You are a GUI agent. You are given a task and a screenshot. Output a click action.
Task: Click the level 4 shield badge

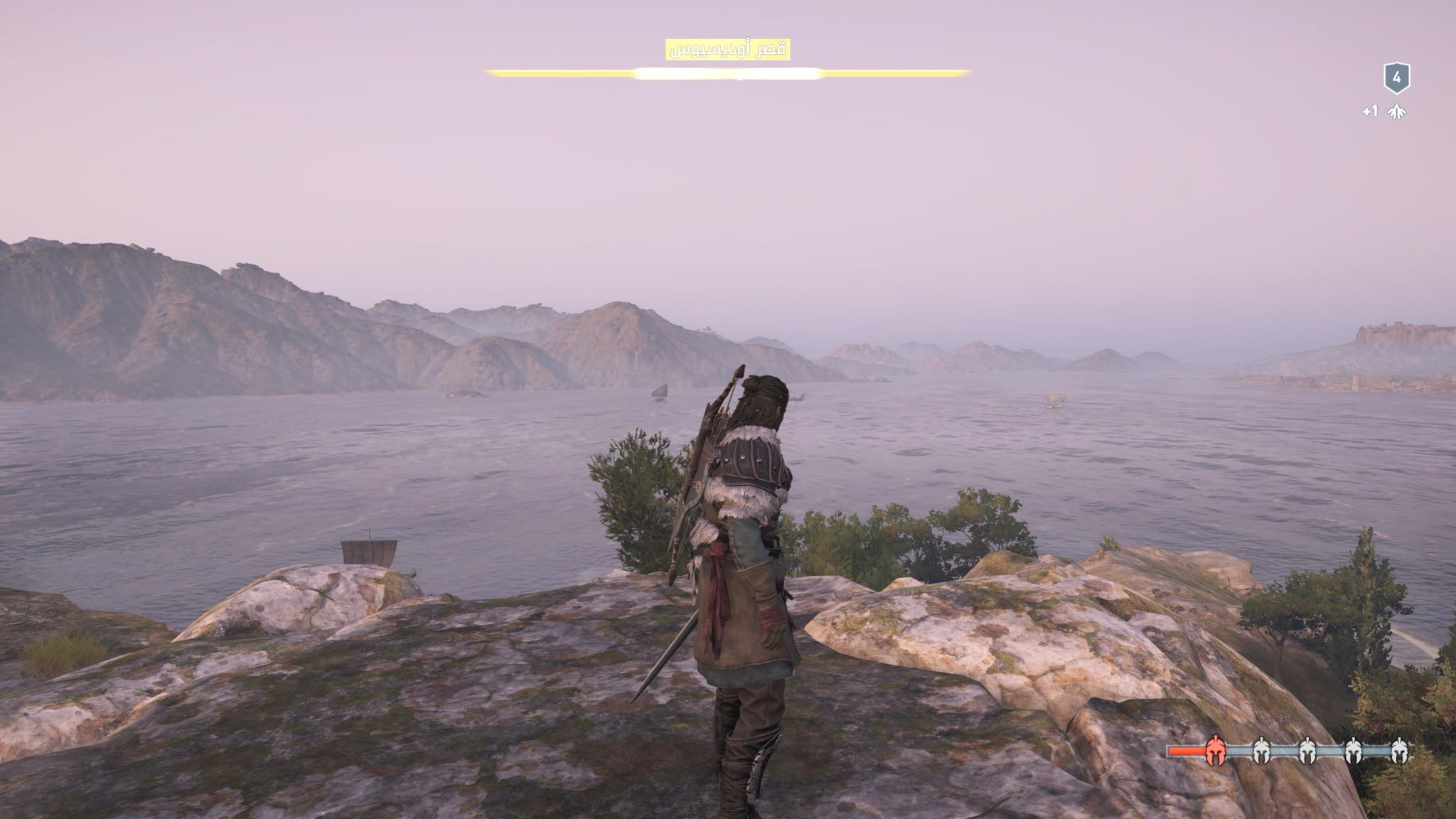[1396, 78]
